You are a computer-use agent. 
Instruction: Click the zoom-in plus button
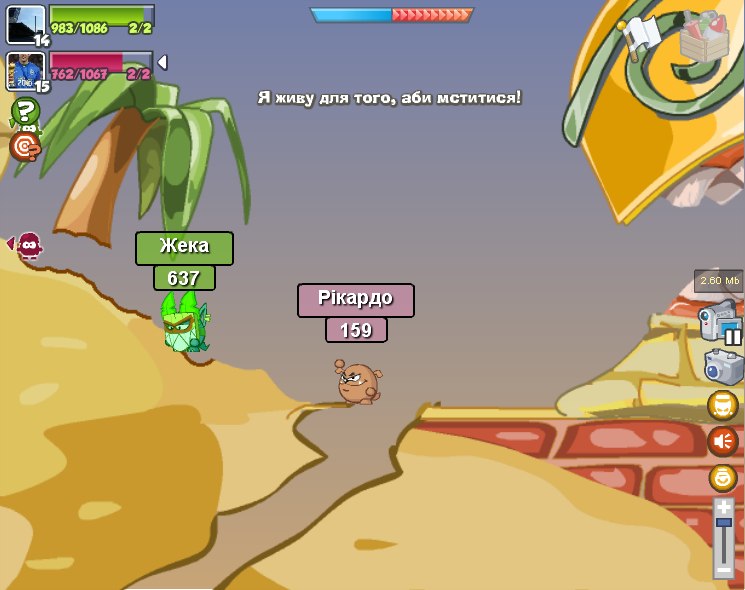coord(723,508)
